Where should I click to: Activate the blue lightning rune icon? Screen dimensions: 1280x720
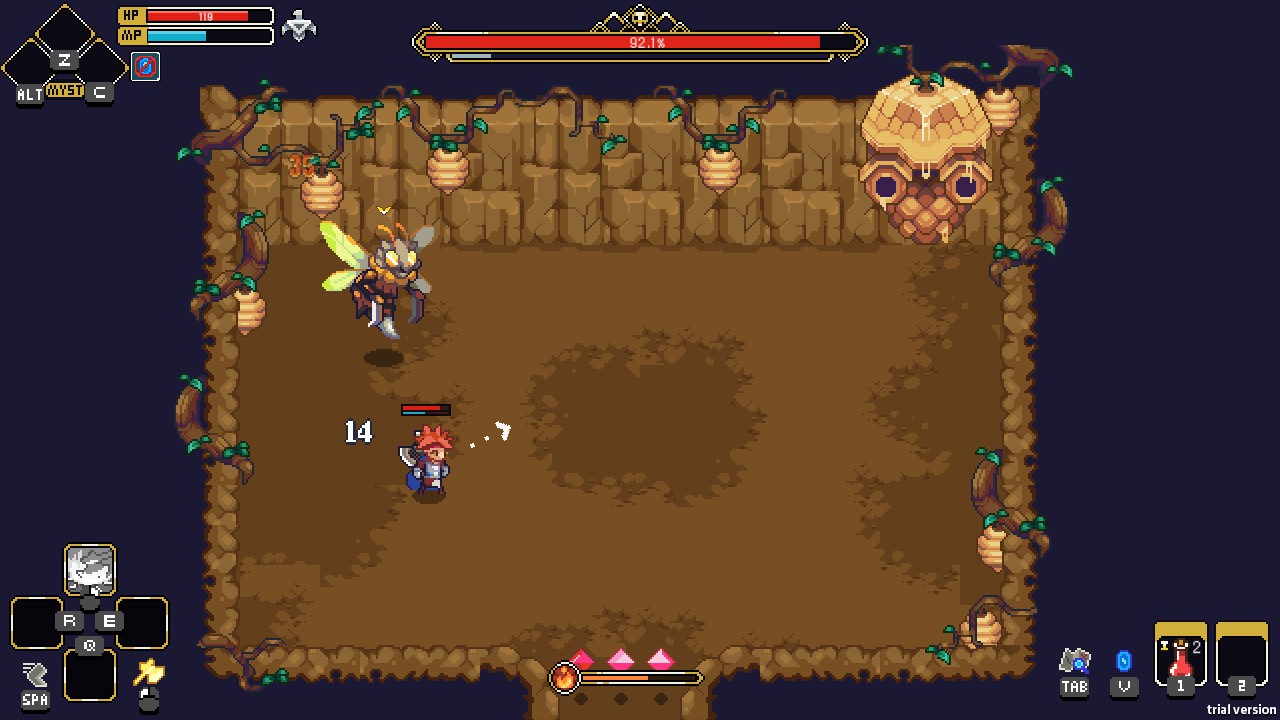point(1124,661)
